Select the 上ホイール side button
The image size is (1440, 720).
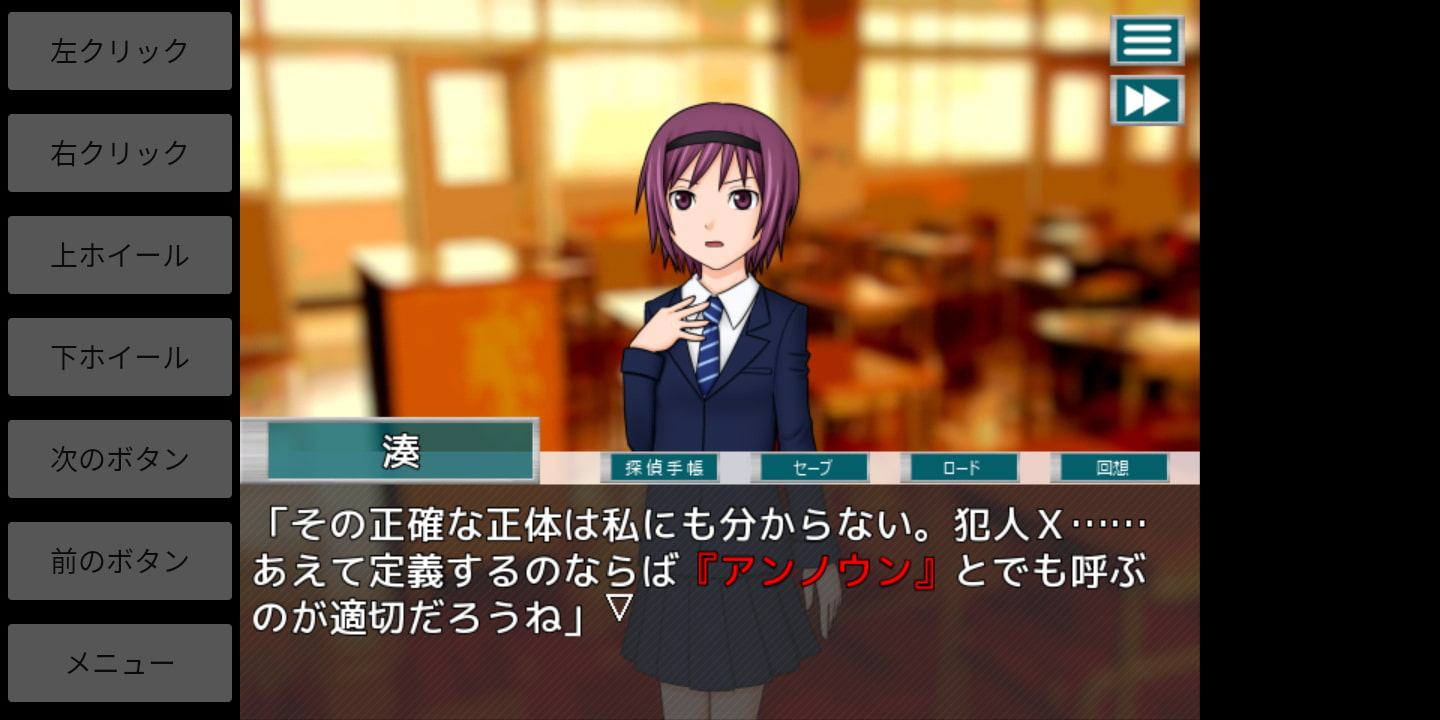click(120, 255)
